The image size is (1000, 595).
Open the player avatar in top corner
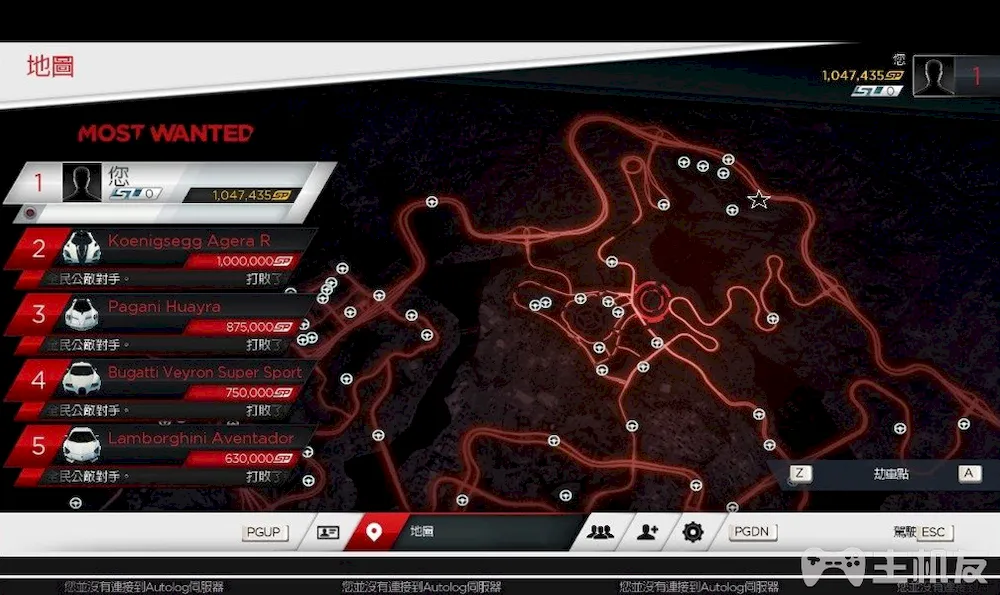(934, 78)
